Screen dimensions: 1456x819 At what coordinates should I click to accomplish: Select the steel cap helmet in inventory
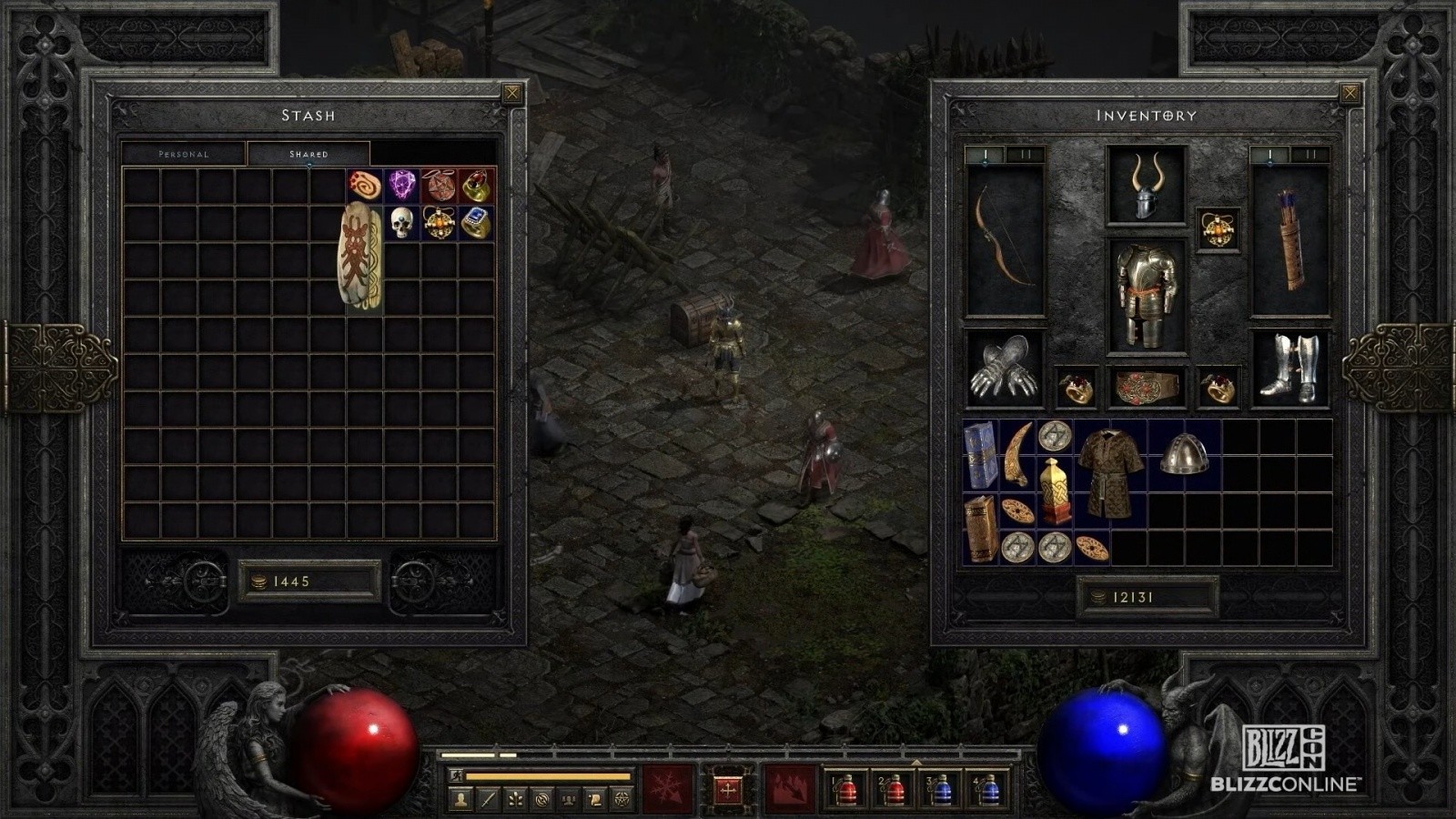1184,454
